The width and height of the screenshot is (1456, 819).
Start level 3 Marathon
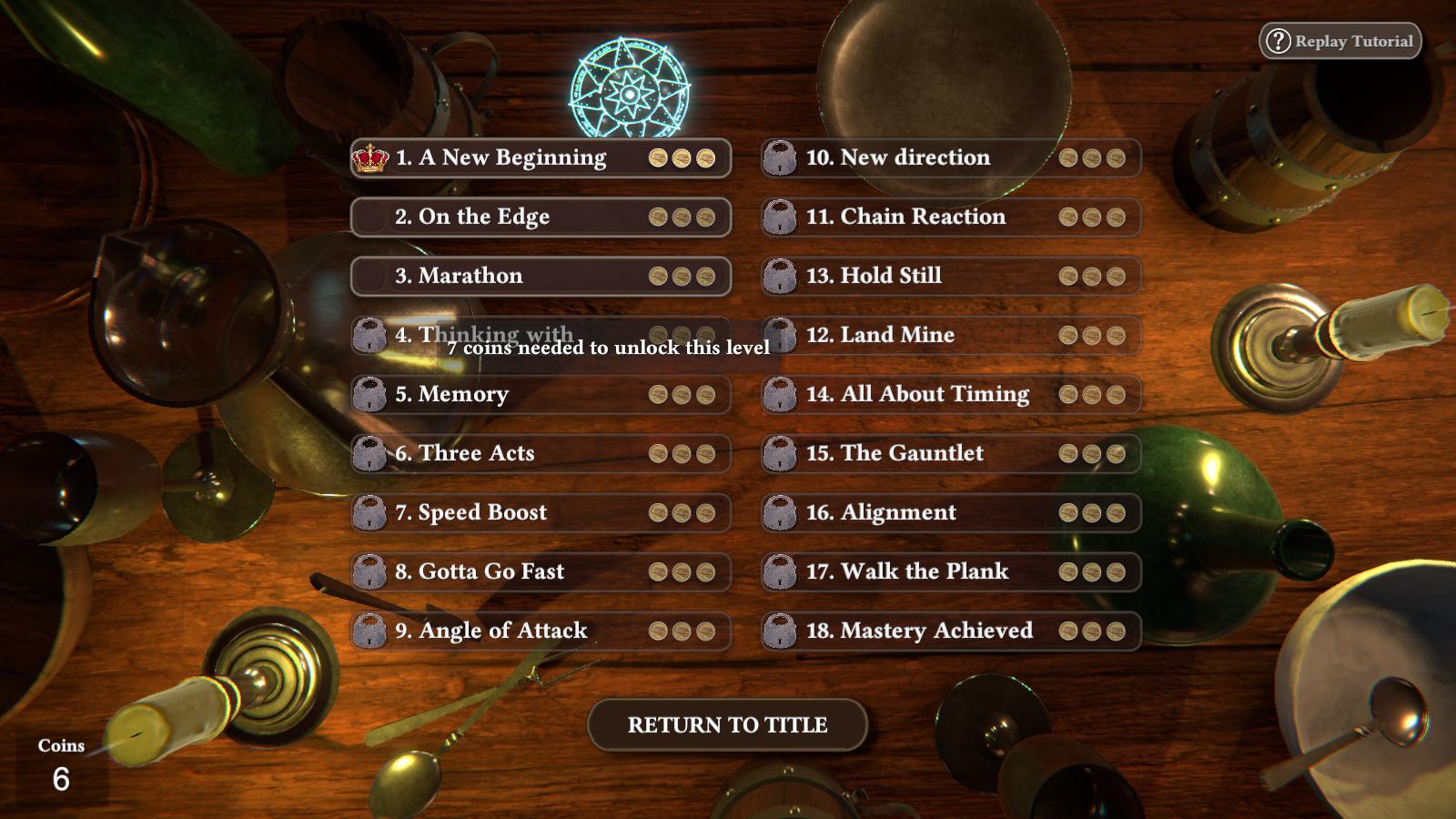tap(541, 277)
